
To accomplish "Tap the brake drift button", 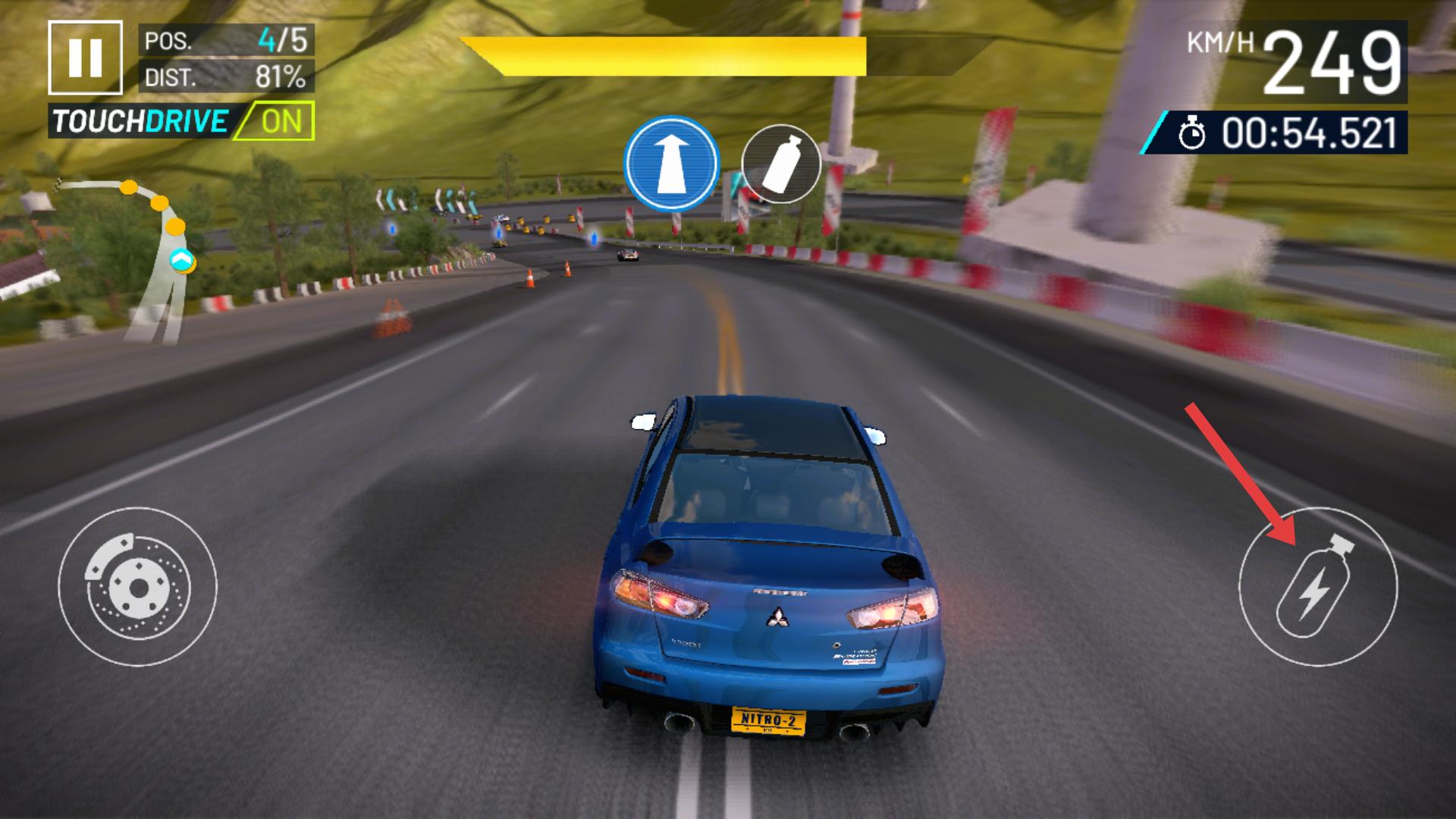I will [137, 586].
